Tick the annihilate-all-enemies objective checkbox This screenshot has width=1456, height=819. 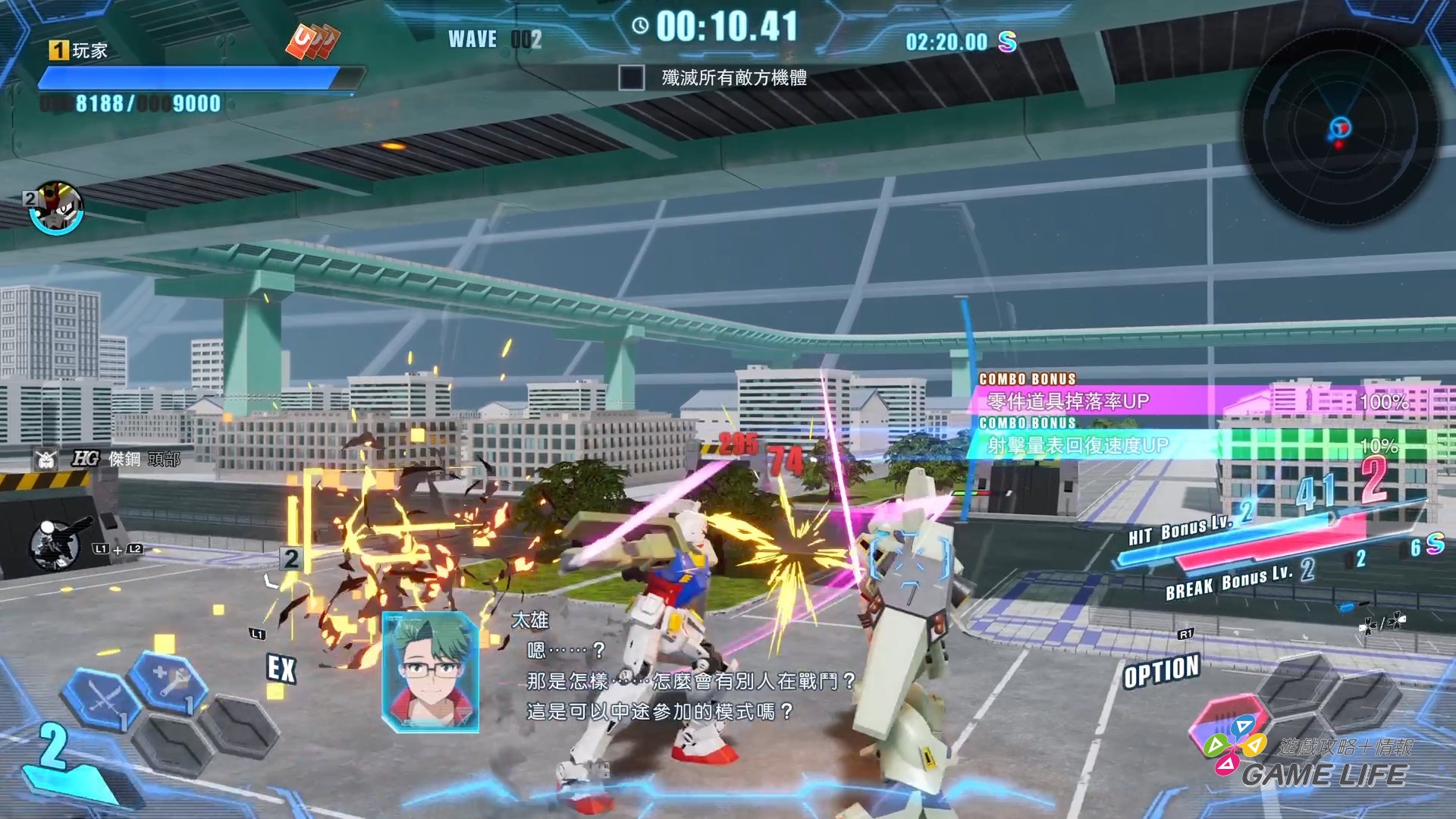point(631,77)
